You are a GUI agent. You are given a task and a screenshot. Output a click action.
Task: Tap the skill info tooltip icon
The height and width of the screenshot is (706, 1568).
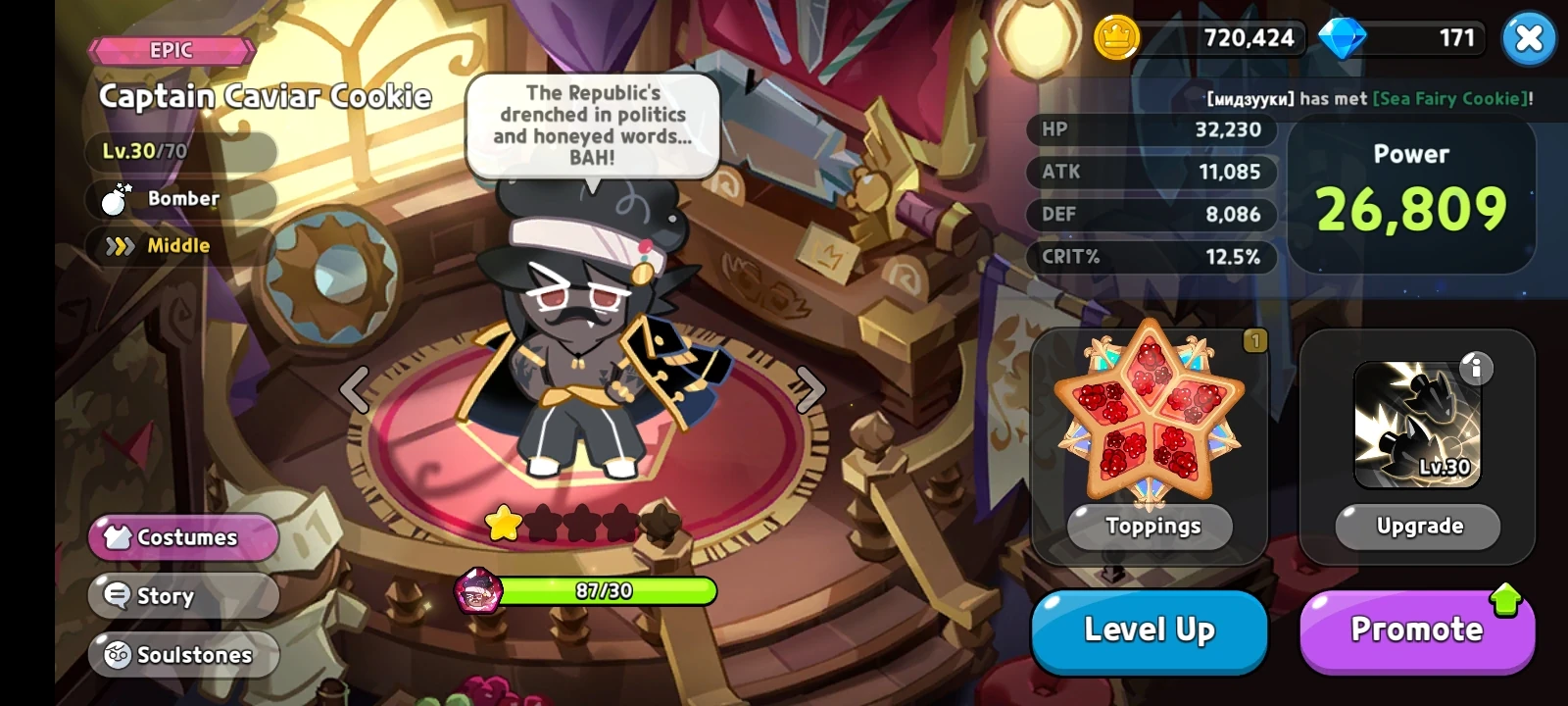1476,368
